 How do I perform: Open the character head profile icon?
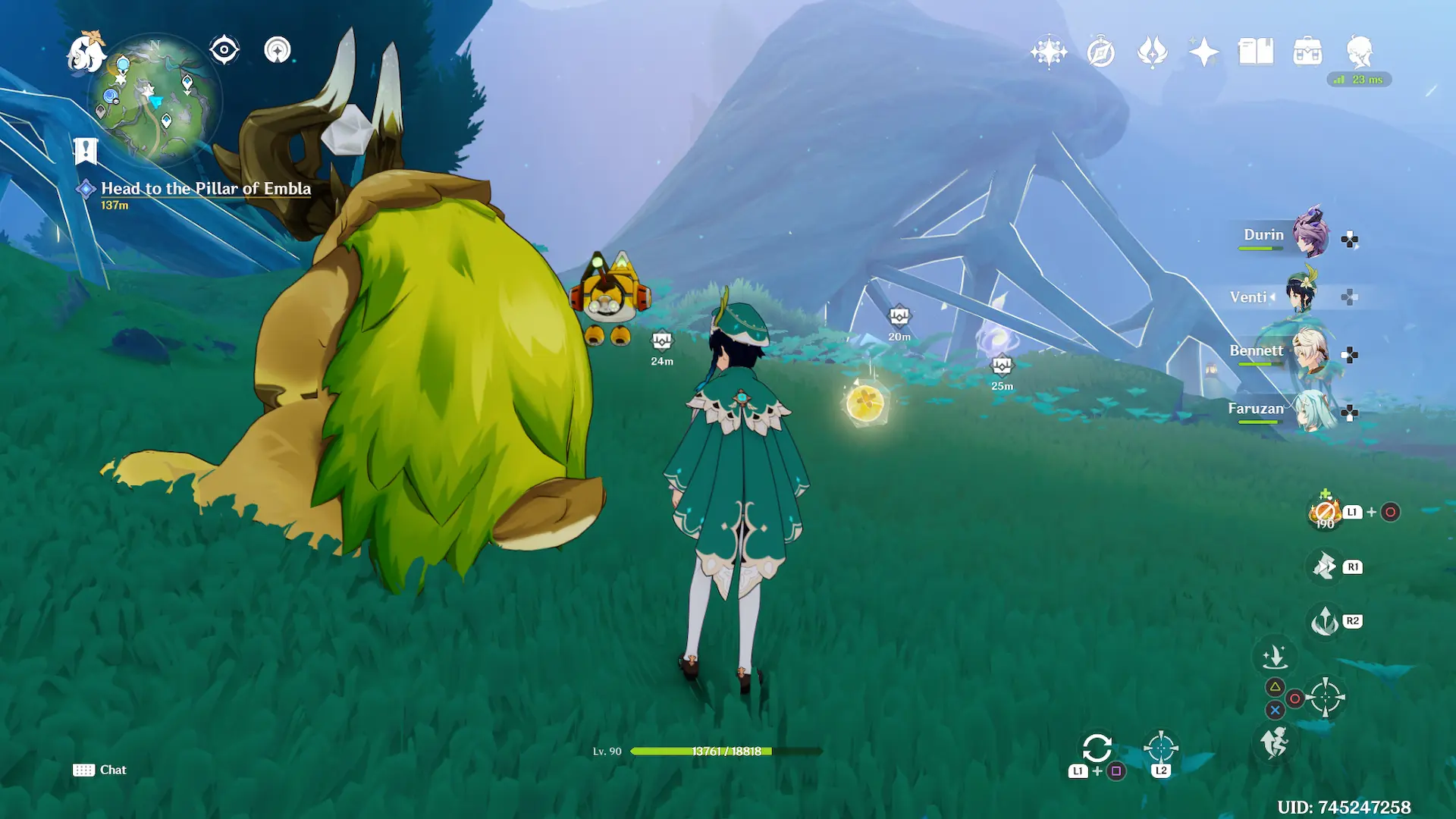(1359, 52)
